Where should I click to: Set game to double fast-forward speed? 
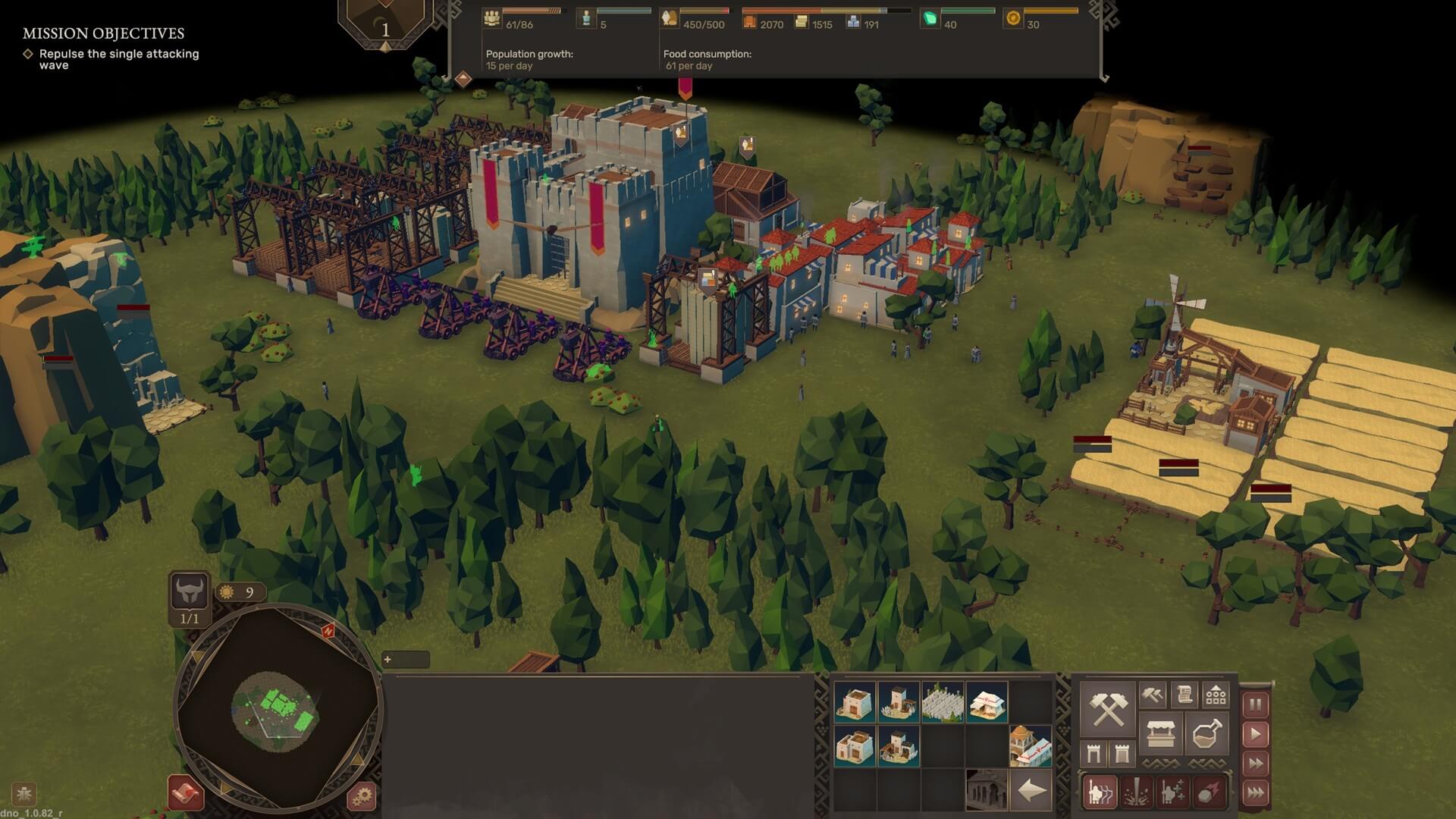click(1255, 764)
